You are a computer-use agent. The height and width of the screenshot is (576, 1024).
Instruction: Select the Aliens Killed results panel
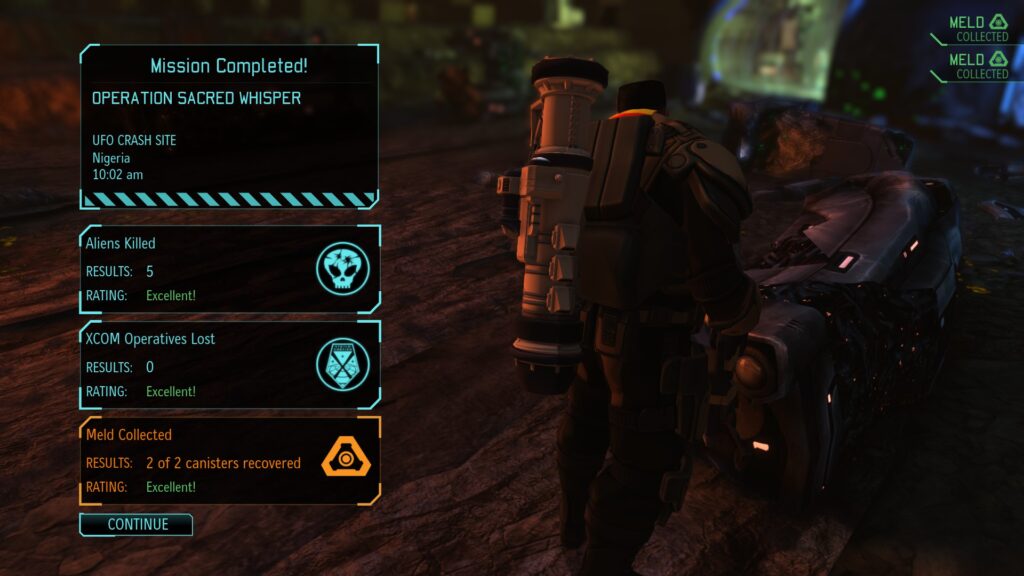coord(229,269)
